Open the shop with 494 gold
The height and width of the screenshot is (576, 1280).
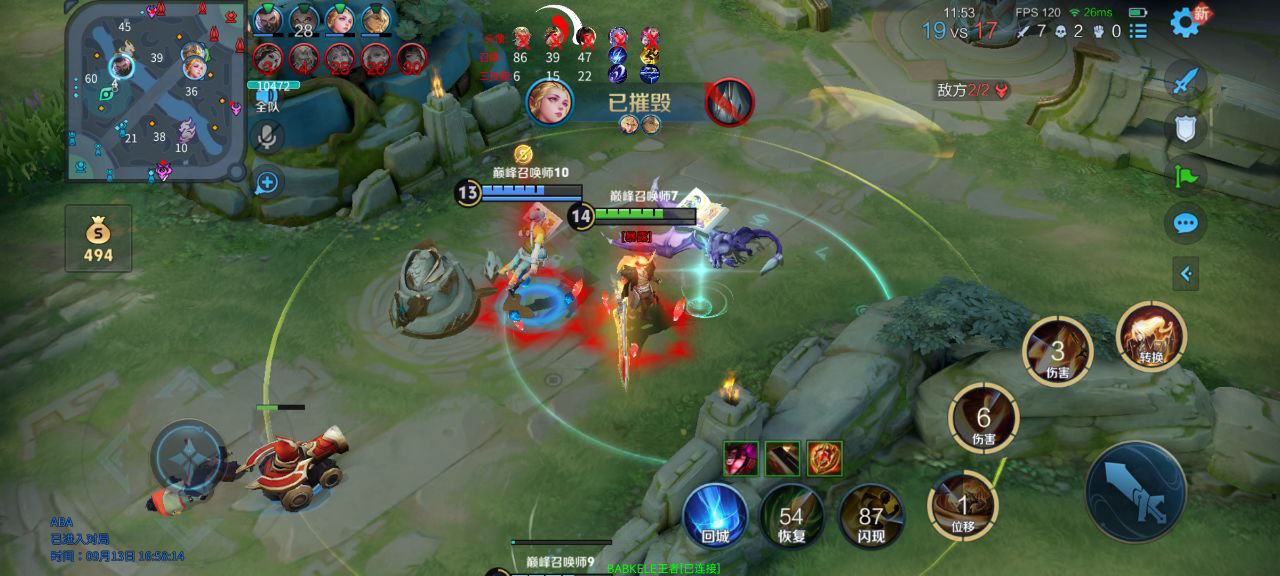[98, 239]
